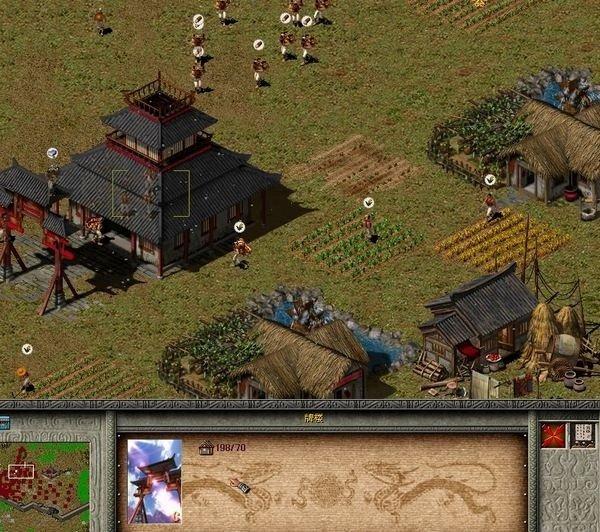Open the grid document icon button

pyautogui.click(x=582, y=435)
